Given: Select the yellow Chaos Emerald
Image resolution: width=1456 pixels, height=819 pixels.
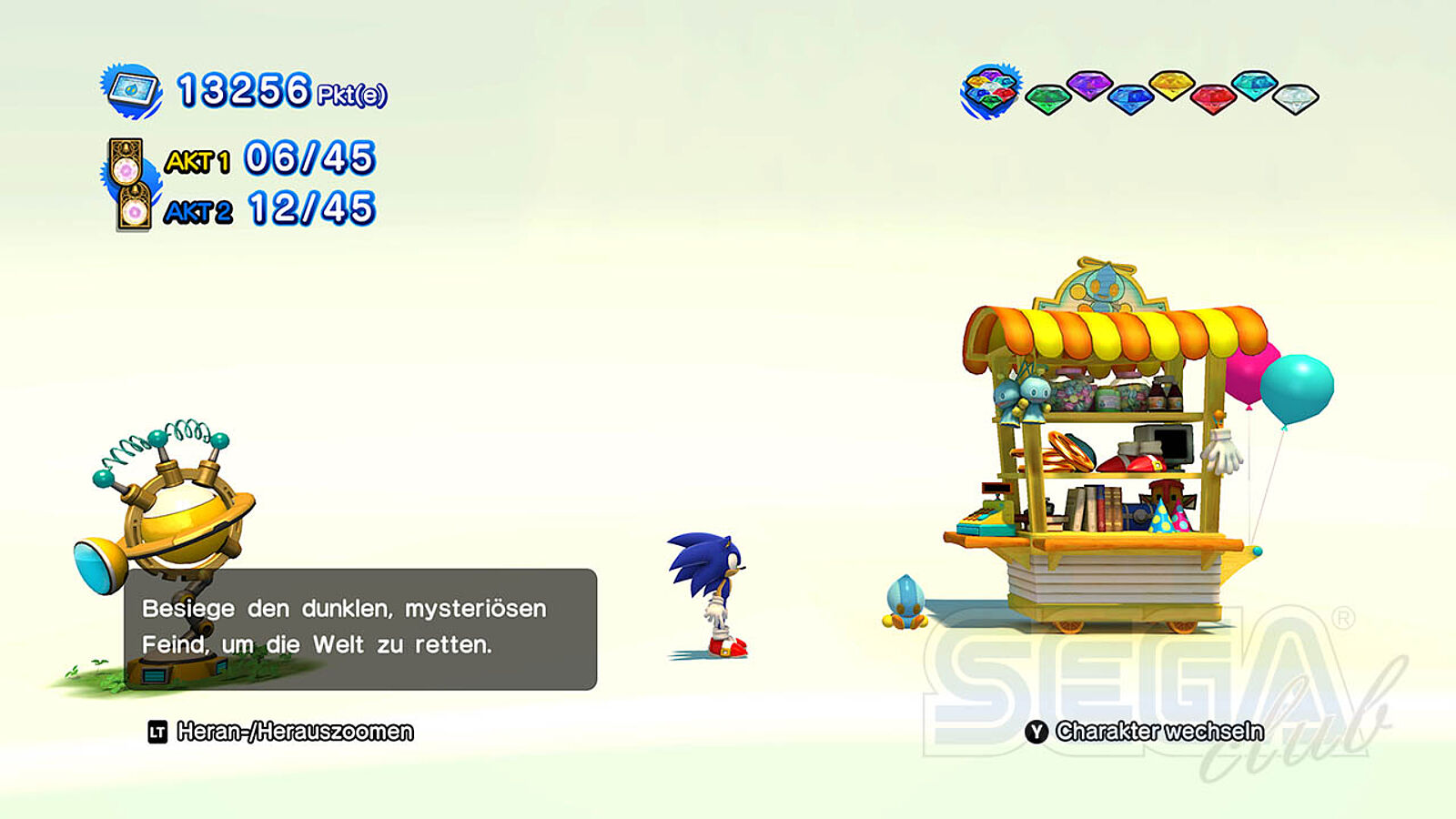Looking at the screenshot, I should click(x=1172, y=86).
